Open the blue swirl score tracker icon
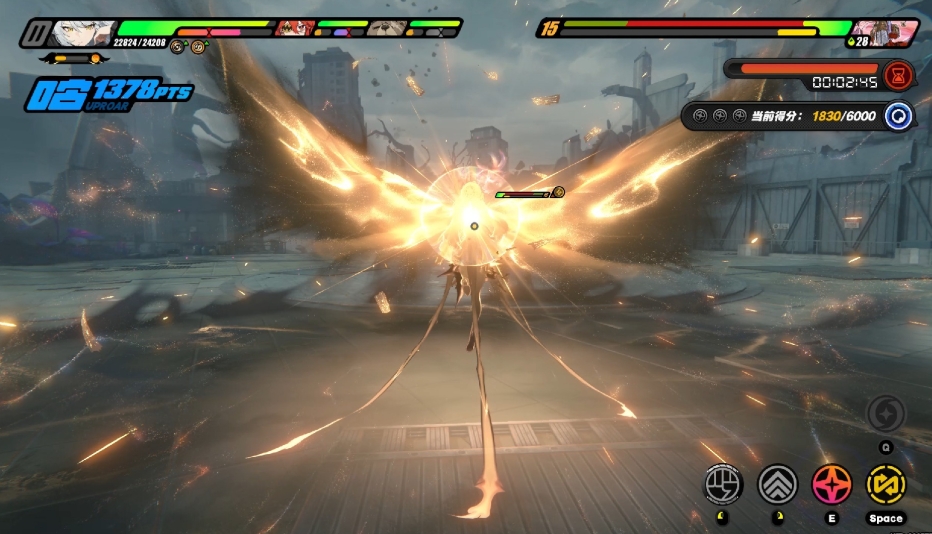This screenshot has width=932, height=534. point(899,116)
